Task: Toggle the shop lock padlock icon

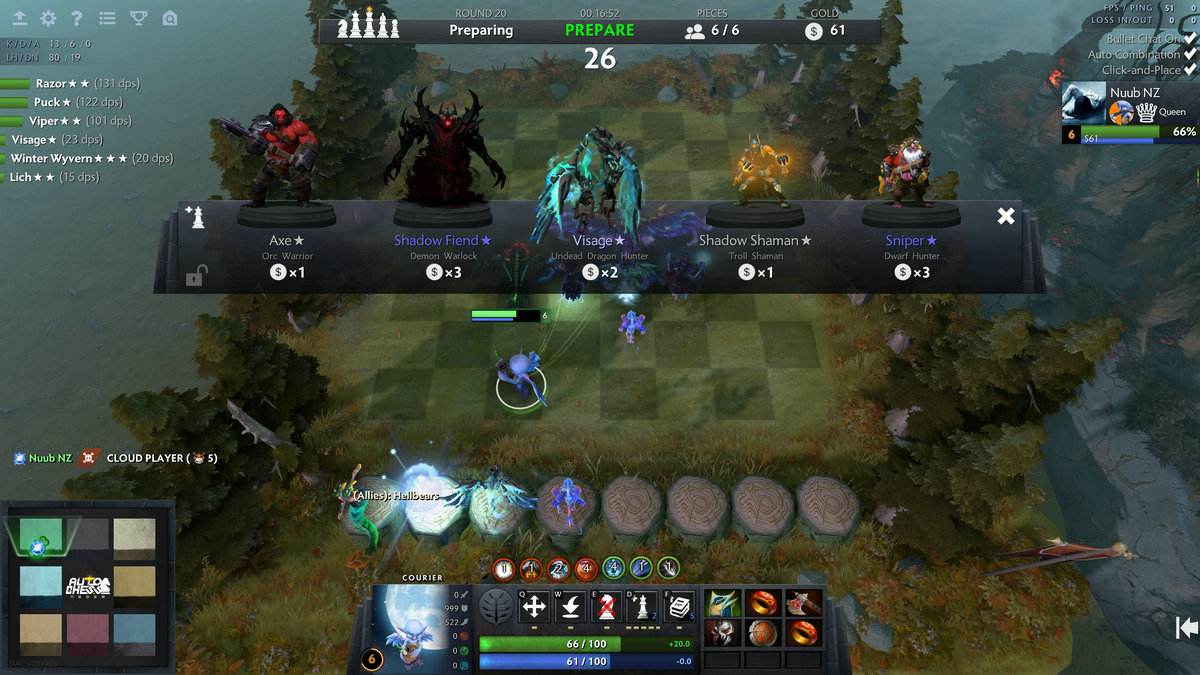Action: (195, 277)
